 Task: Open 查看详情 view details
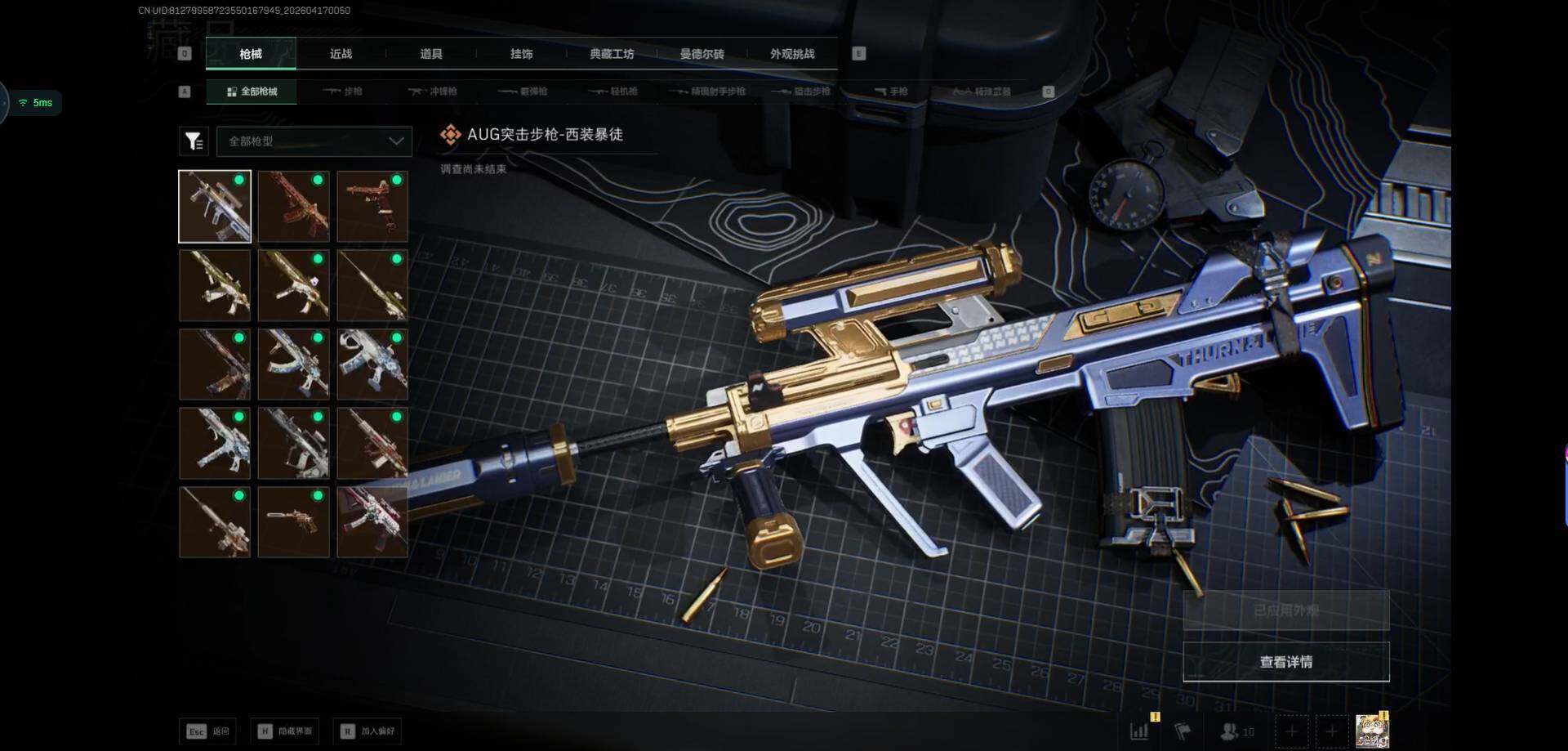click(1285, 662)
